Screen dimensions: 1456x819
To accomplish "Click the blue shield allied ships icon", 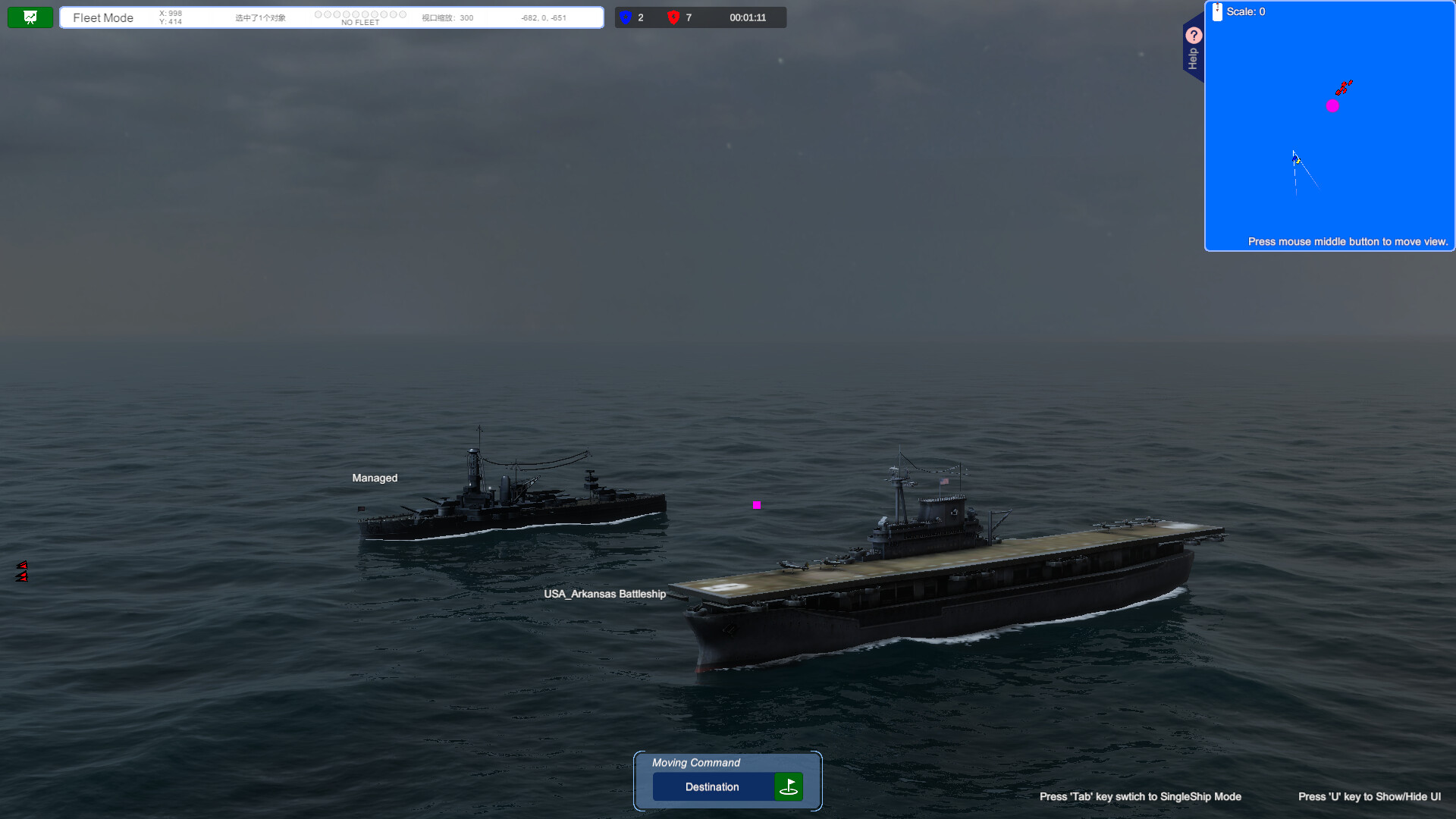I will coord(623,17).
